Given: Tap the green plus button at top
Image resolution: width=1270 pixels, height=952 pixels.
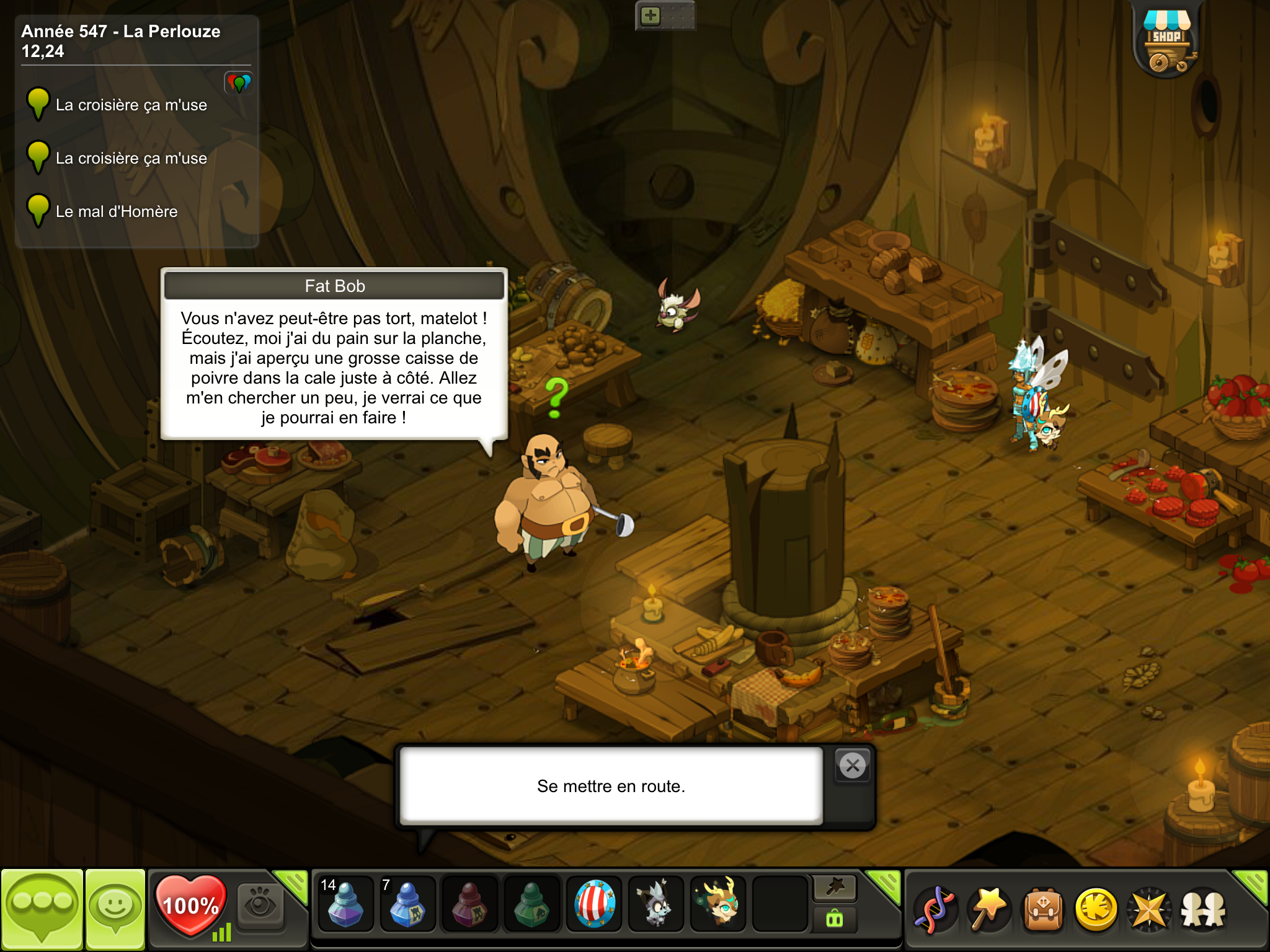Looking at the screenshot, I should pos(651,15).
